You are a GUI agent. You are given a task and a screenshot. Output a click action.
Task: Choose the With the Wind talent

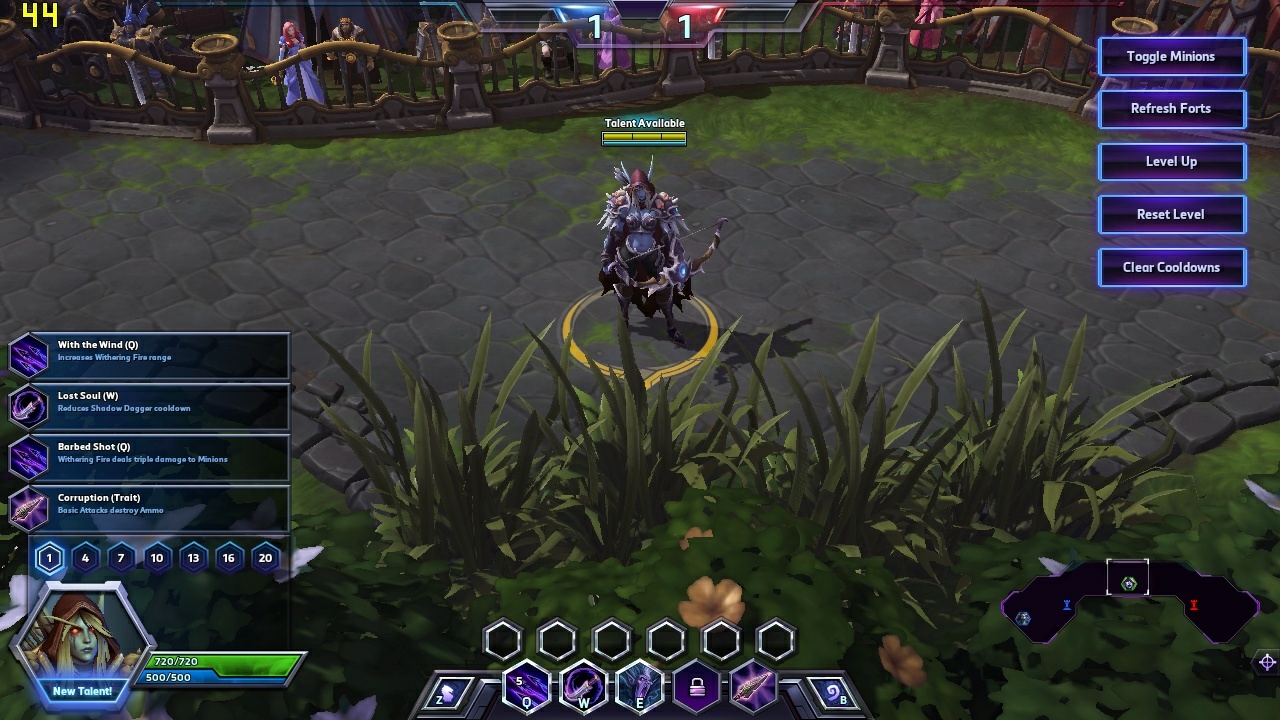pos(150,355)
